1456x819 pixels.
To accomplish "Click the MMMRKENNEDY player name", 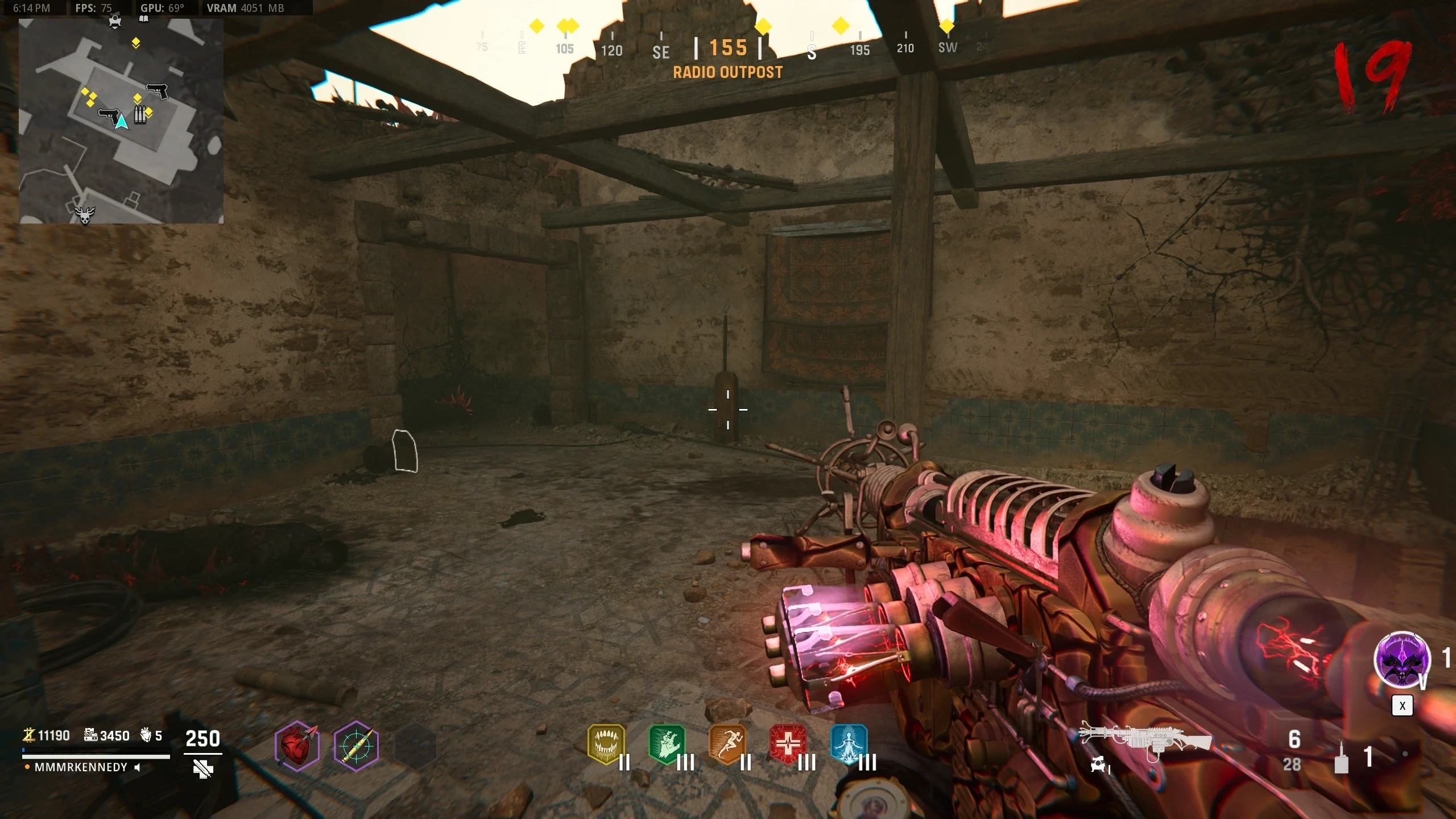I will pyautogui.click(x=81, y=767).
